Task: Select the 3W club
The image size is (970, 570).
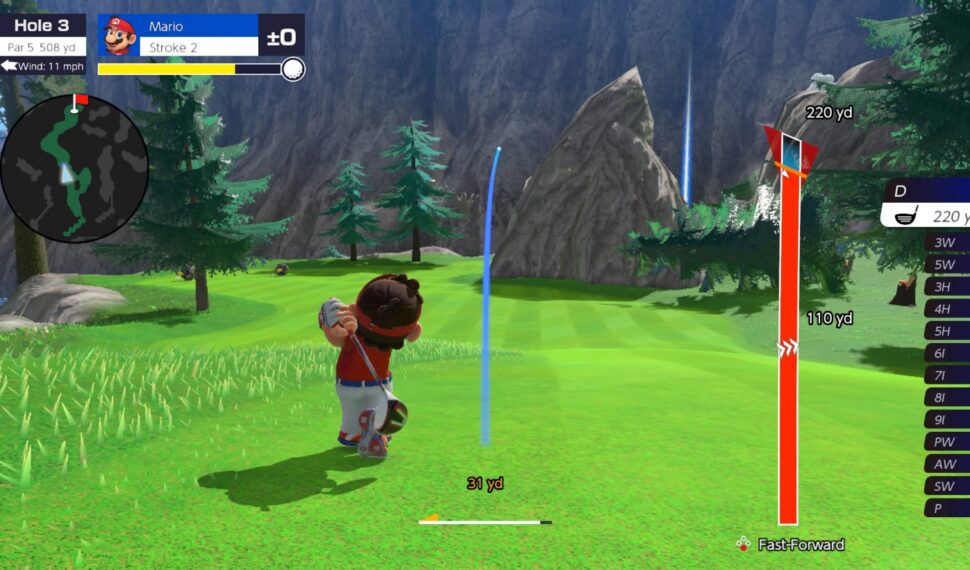Action: [946, 242]
